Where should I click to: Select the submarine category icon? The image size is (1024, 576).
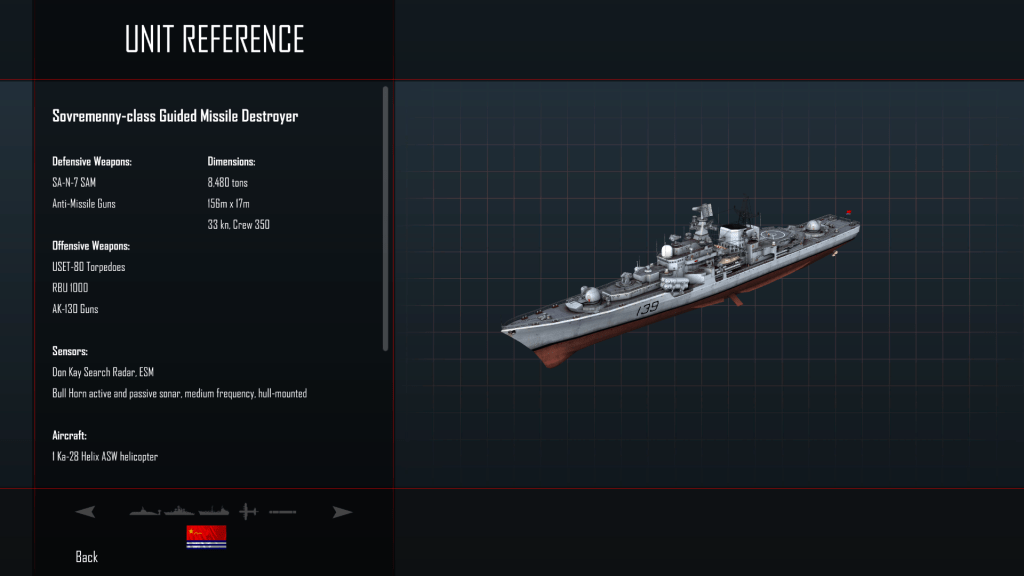click(145, 512)
